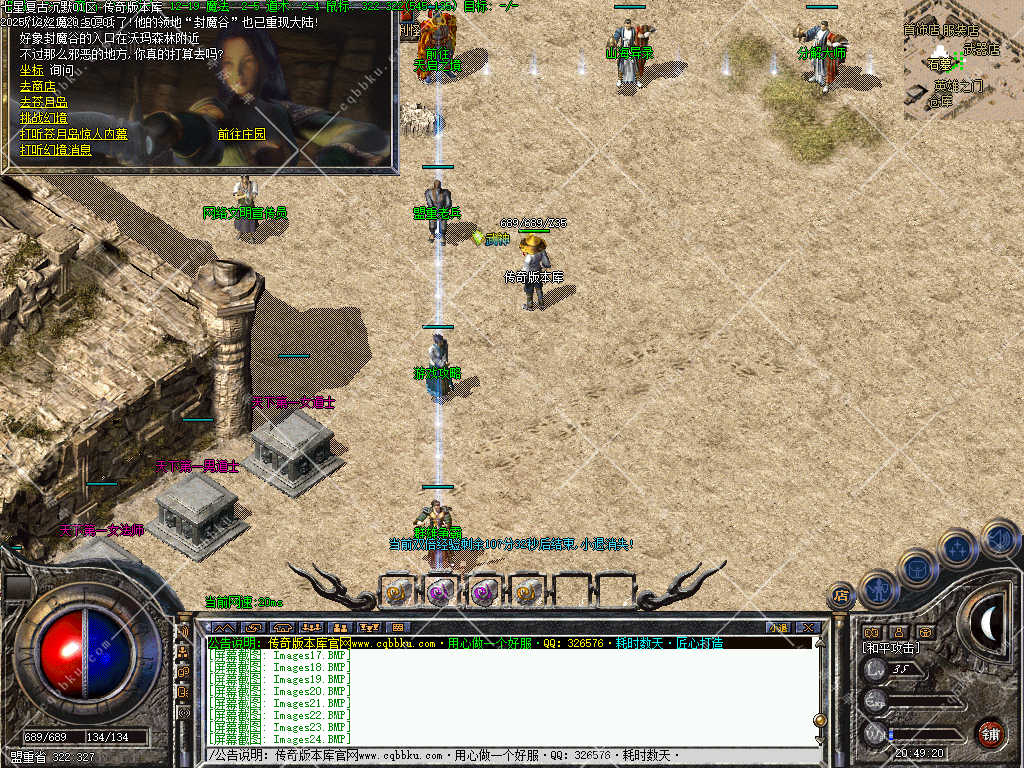Select the 去苍月岛 dialogue link
This screenshot has width=1024, height=768.
click(x=43, y=102)
